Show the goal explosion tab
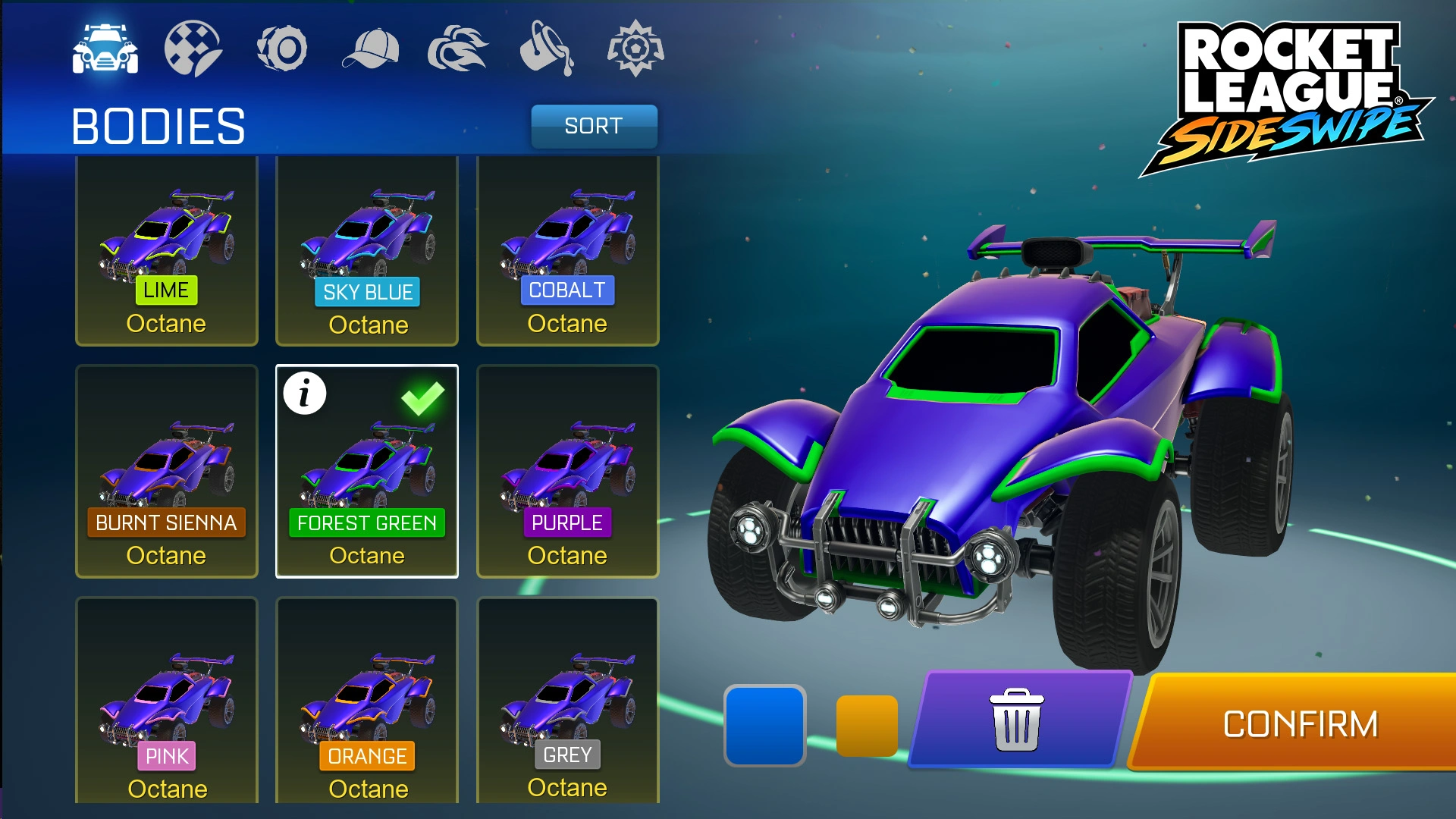The image size is (1456, 819). coord(635,49)
